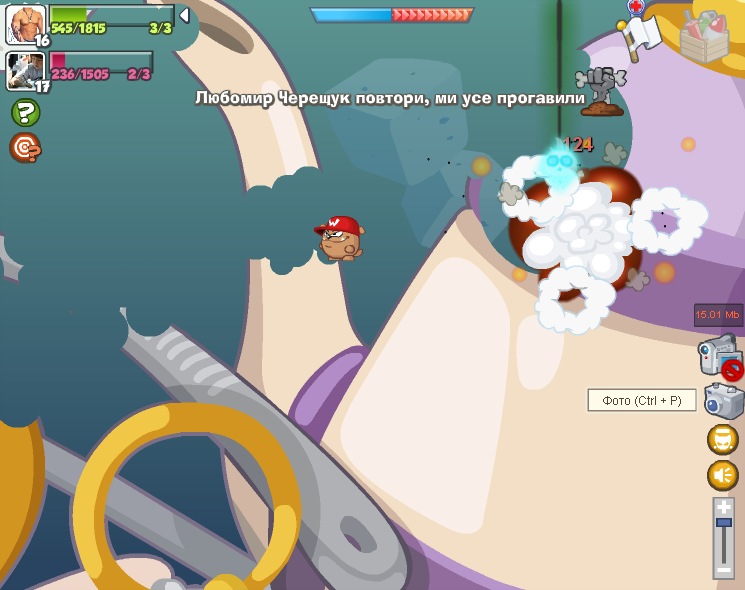Select the level 16 player avatar
This screenshot has height=590, width=745.
pos(26,24)
